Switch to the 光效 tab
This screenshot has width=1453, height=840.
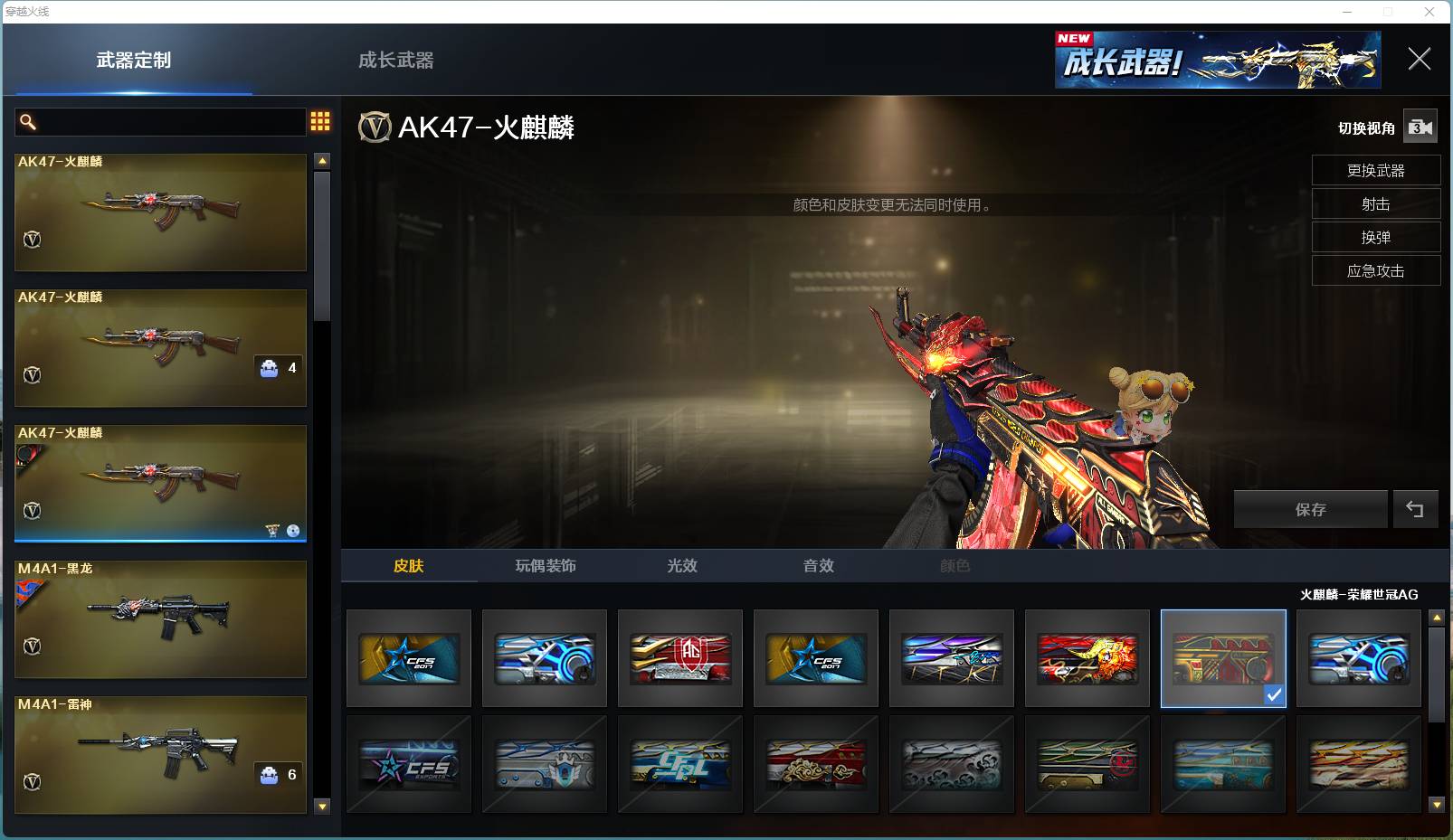click(680, 565)
